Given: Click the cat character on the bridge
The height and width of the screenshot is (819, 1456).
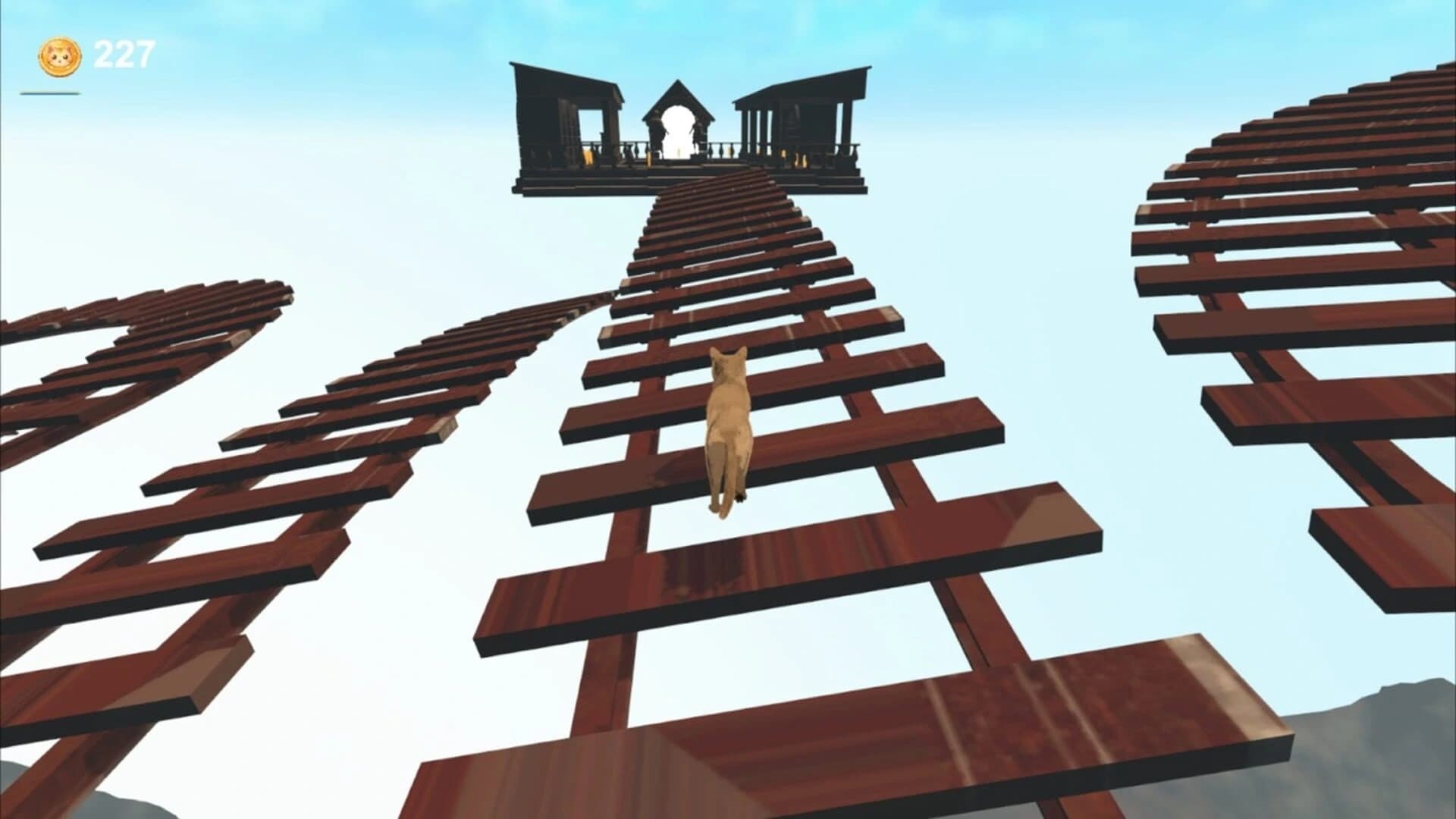Looking at the screenshot, I should coord(728,425).
